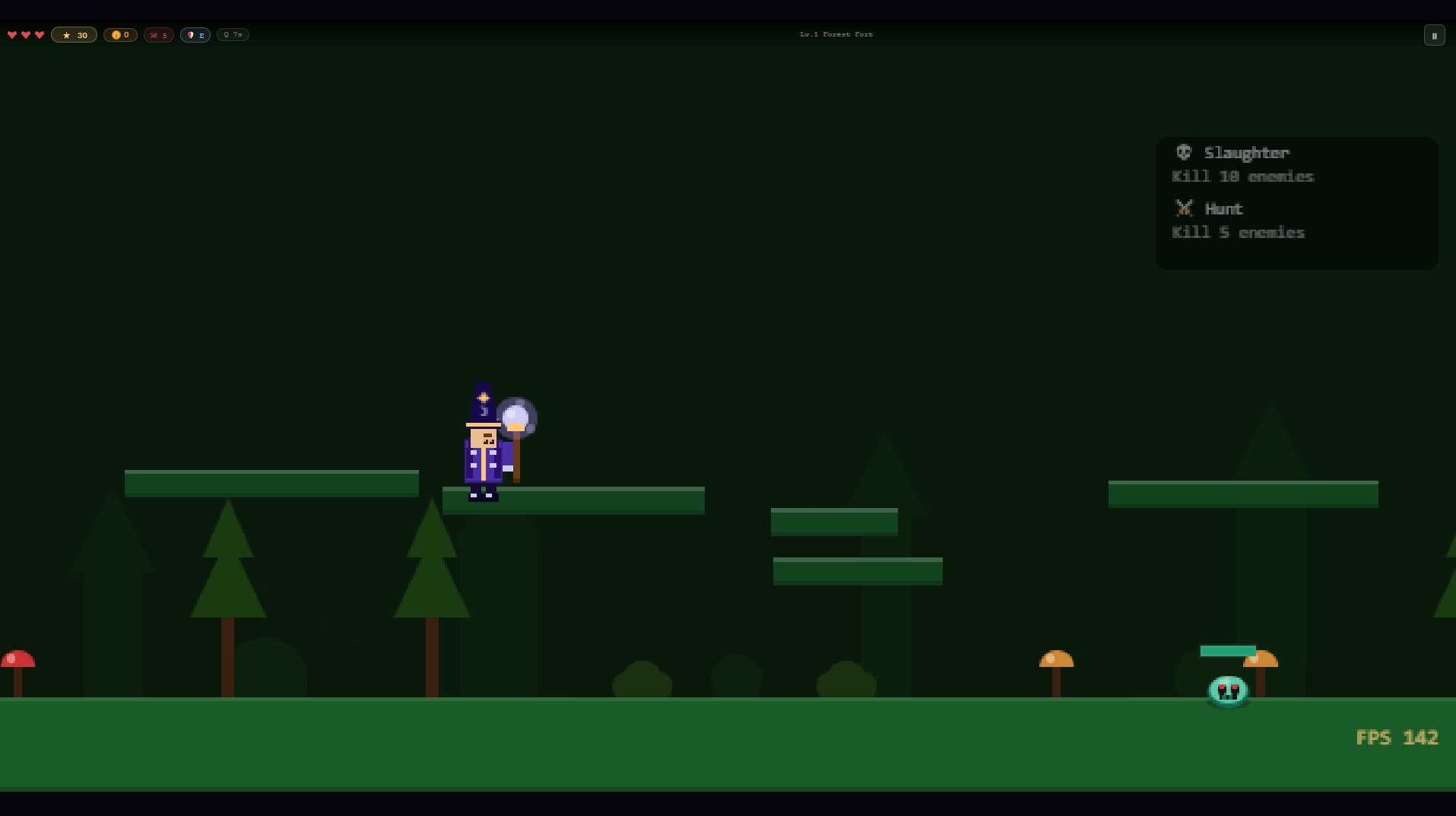Image resolution: width=1456 pixels, height=816 pixels.
Task: Click the skull kill counter showing 5
Action: pyautogui.click(x=158, y=35)
